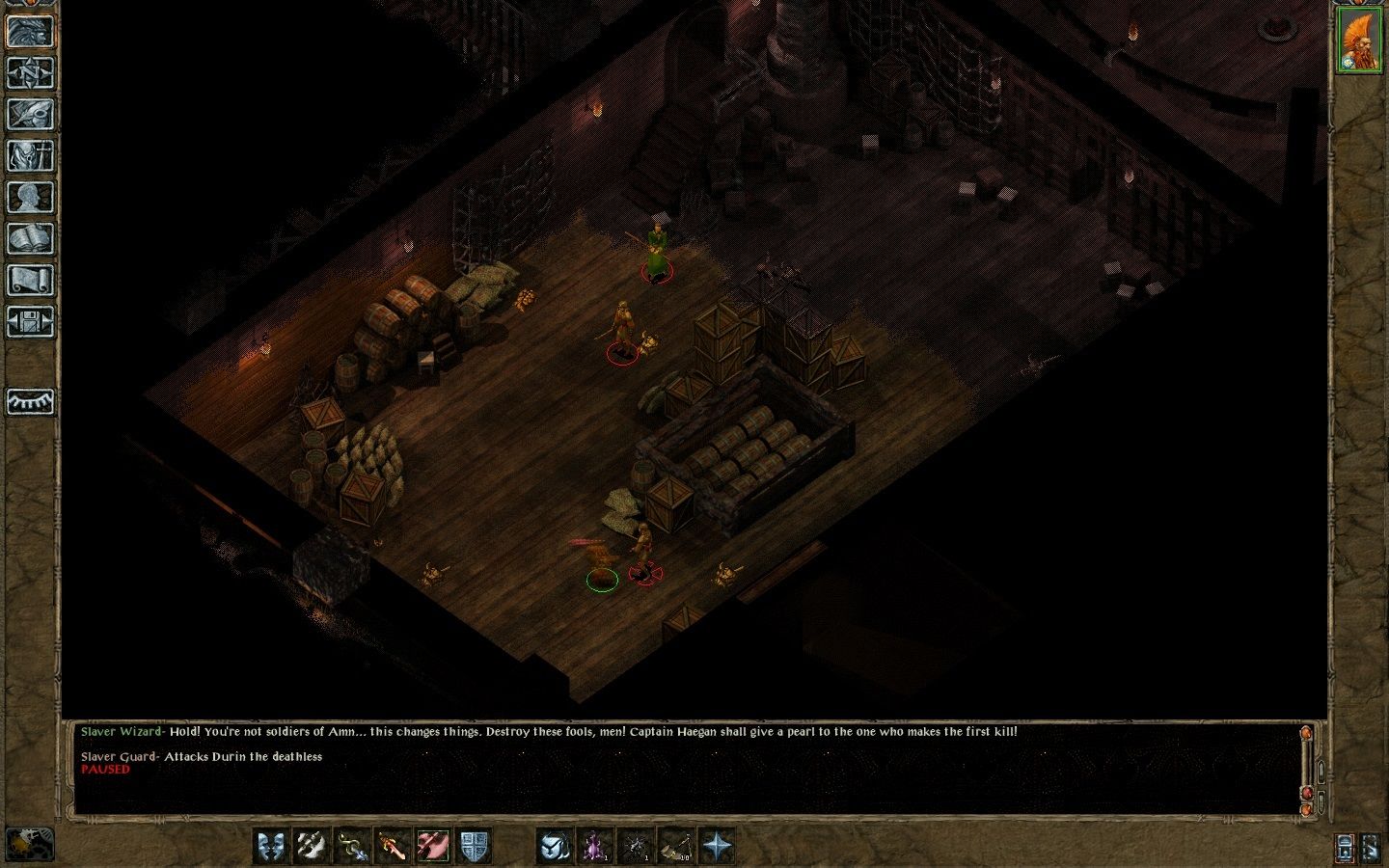This screenshot has height=868, width=1389.
Task: Open the journal quill button
Action: (30, 114)
